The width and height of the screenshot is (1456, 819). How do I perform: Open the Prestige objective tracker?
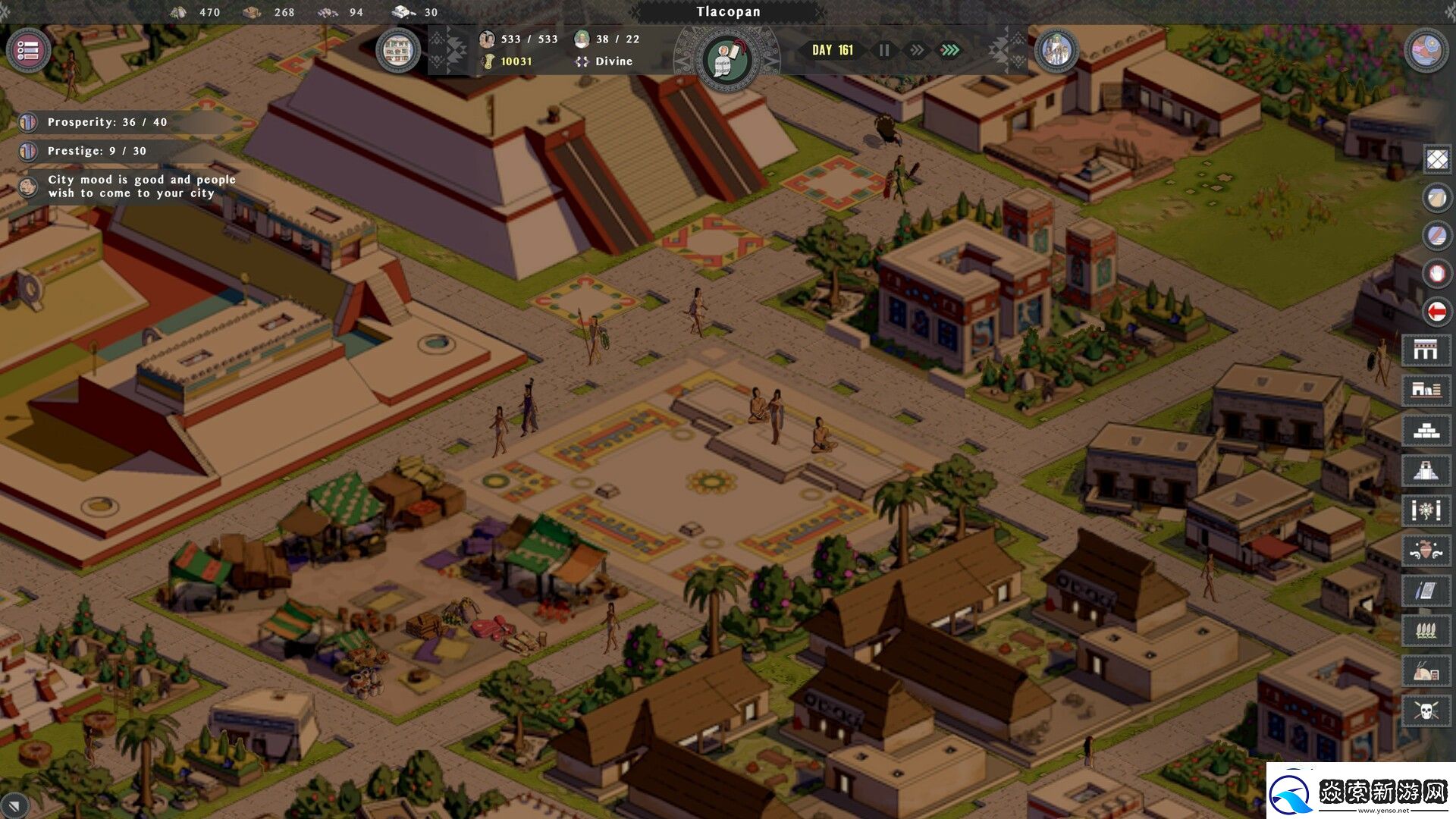96,151
